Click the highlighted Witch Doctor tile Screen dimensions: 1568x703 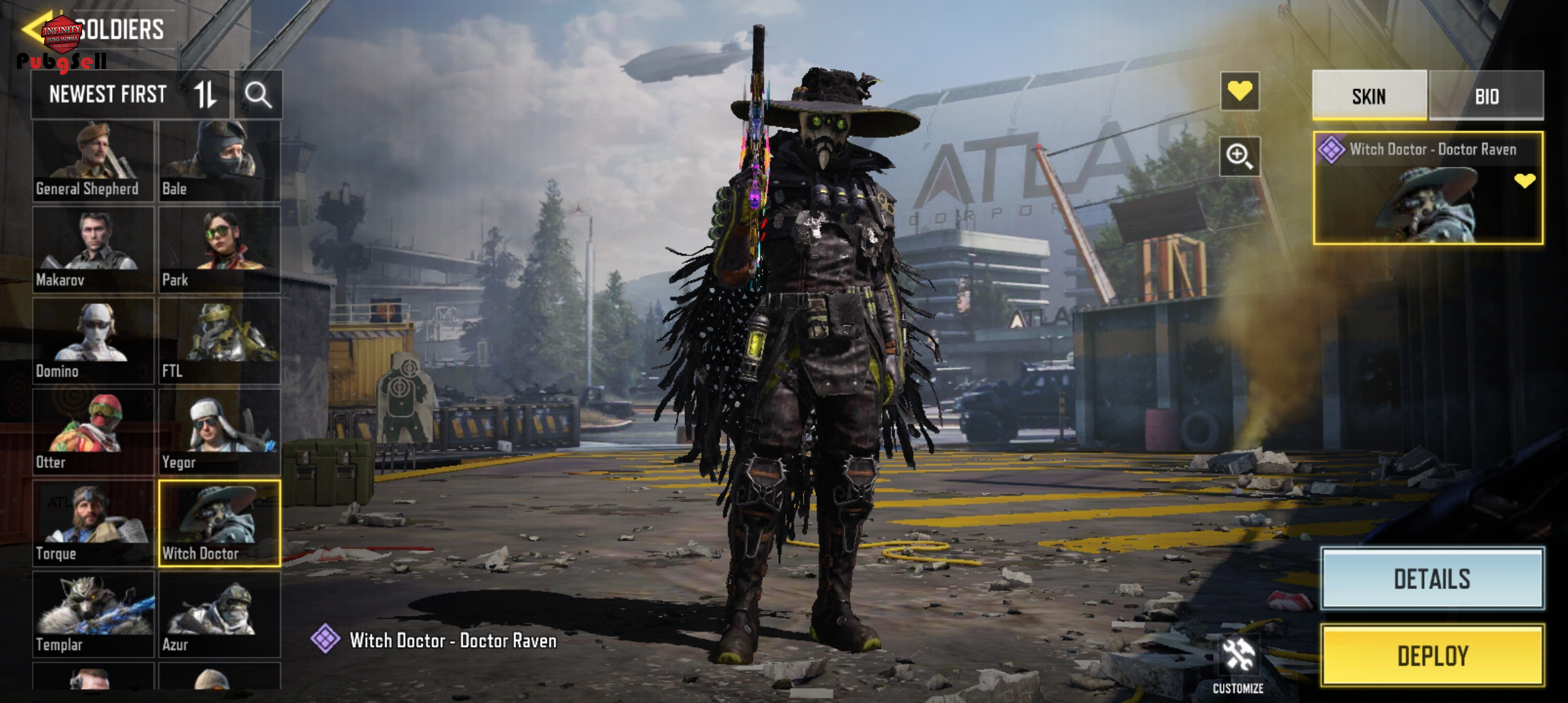(x=219, y=523)
